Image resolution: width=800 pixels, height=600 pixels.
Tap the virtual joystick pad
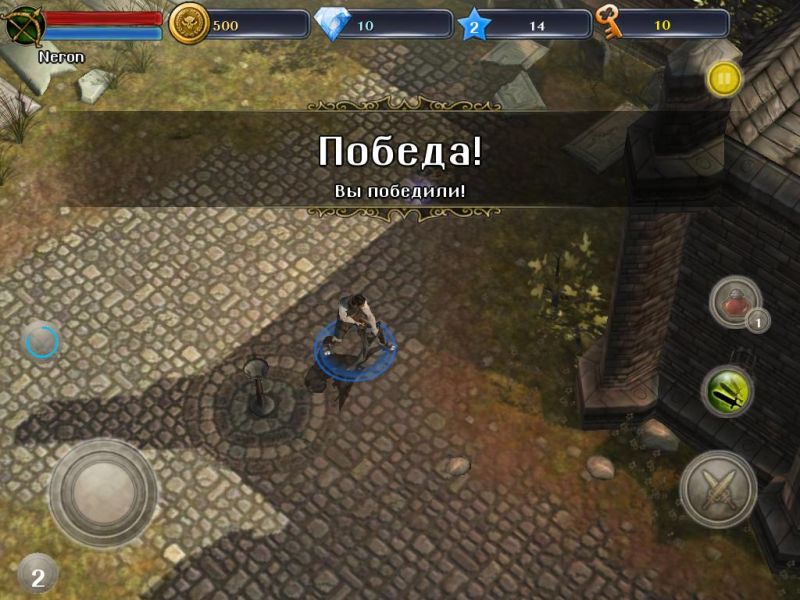click(x=103, y=493)
